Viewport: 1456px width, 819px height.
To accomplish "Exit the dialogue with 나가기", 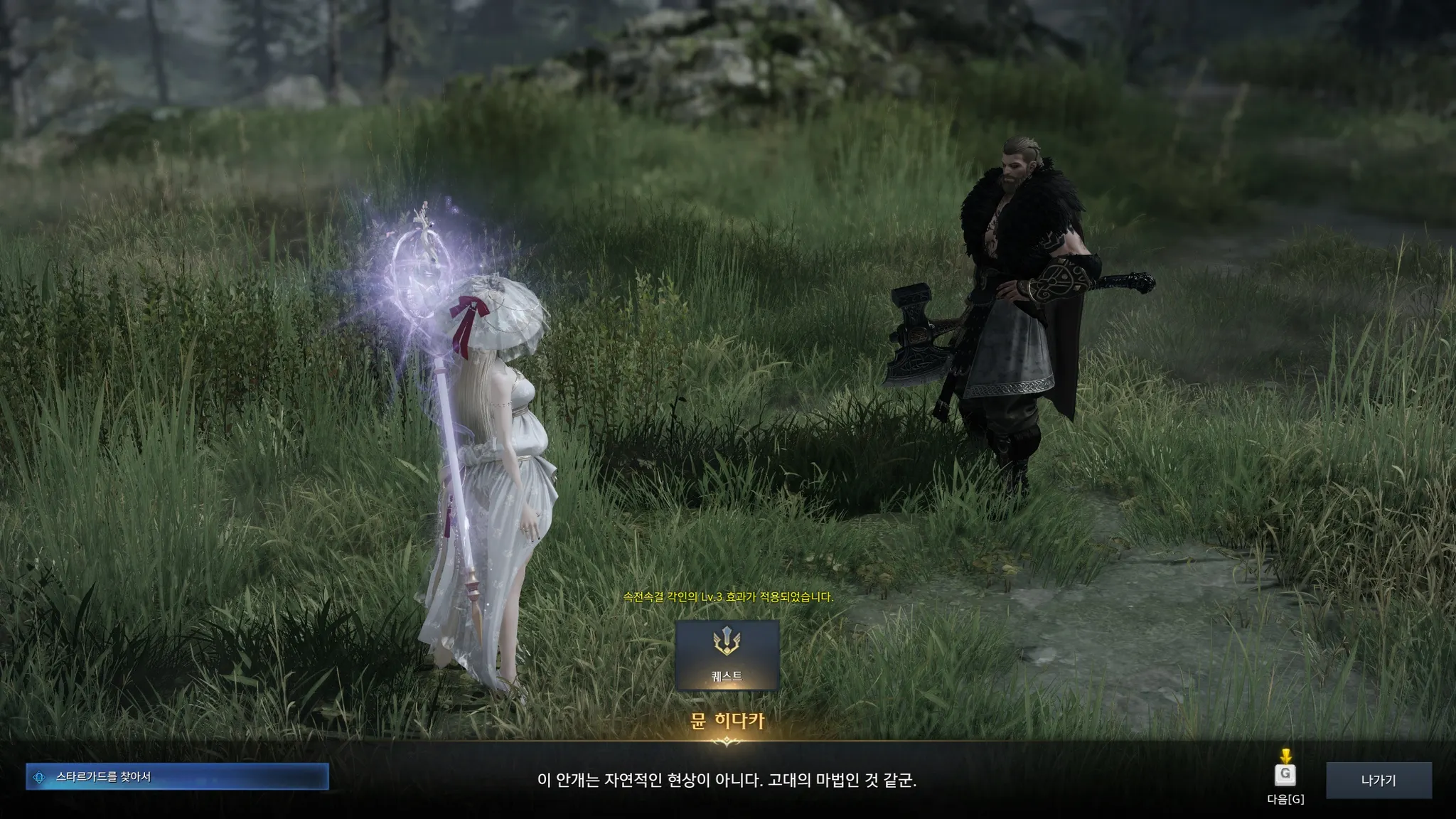I will [1378, 781].
